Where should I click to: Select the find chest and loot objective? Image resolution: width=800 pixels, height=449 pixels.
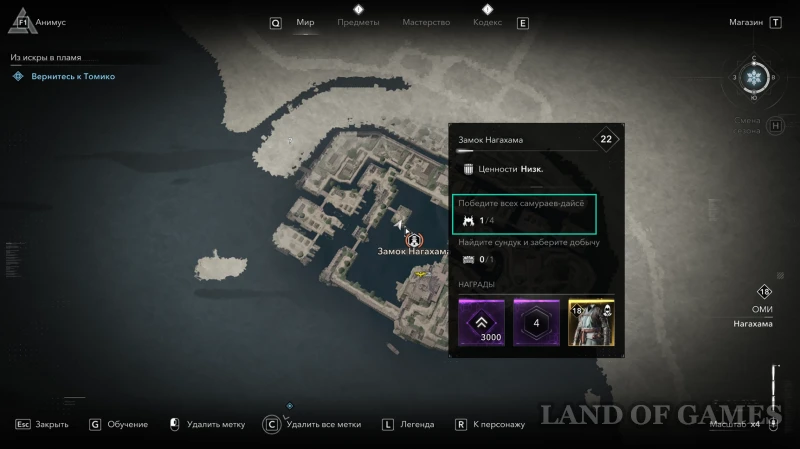[524, 251]
